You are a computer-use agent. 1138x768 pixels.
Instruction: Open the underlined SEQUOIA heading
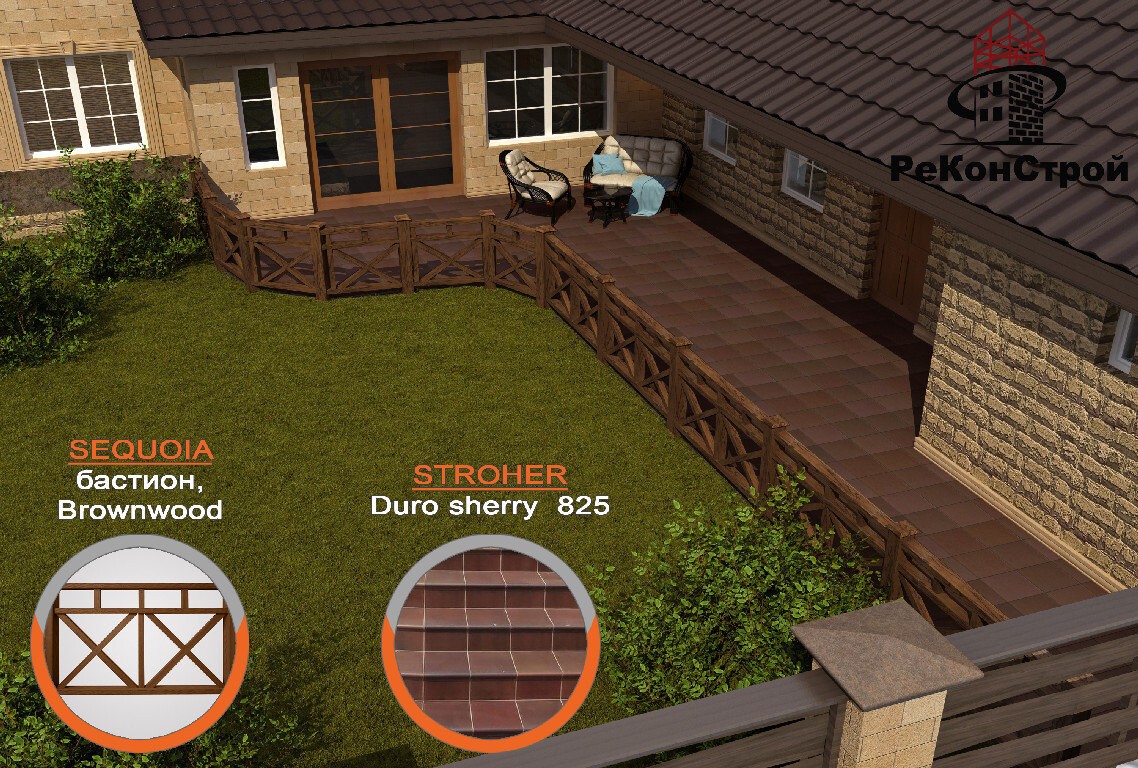tap(140, 450)
